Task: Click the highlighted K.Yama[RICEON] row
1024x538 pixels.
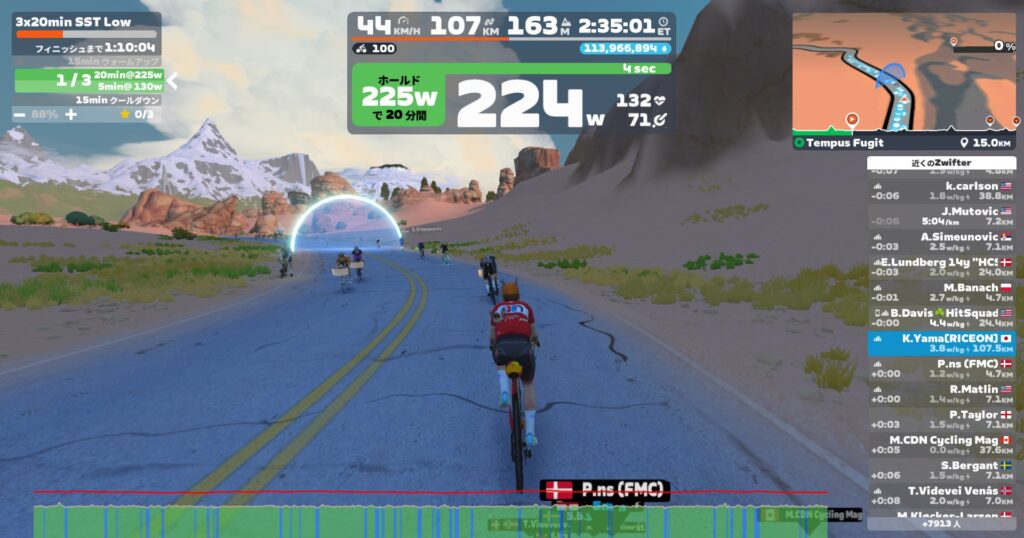Action: coord(941,344)
